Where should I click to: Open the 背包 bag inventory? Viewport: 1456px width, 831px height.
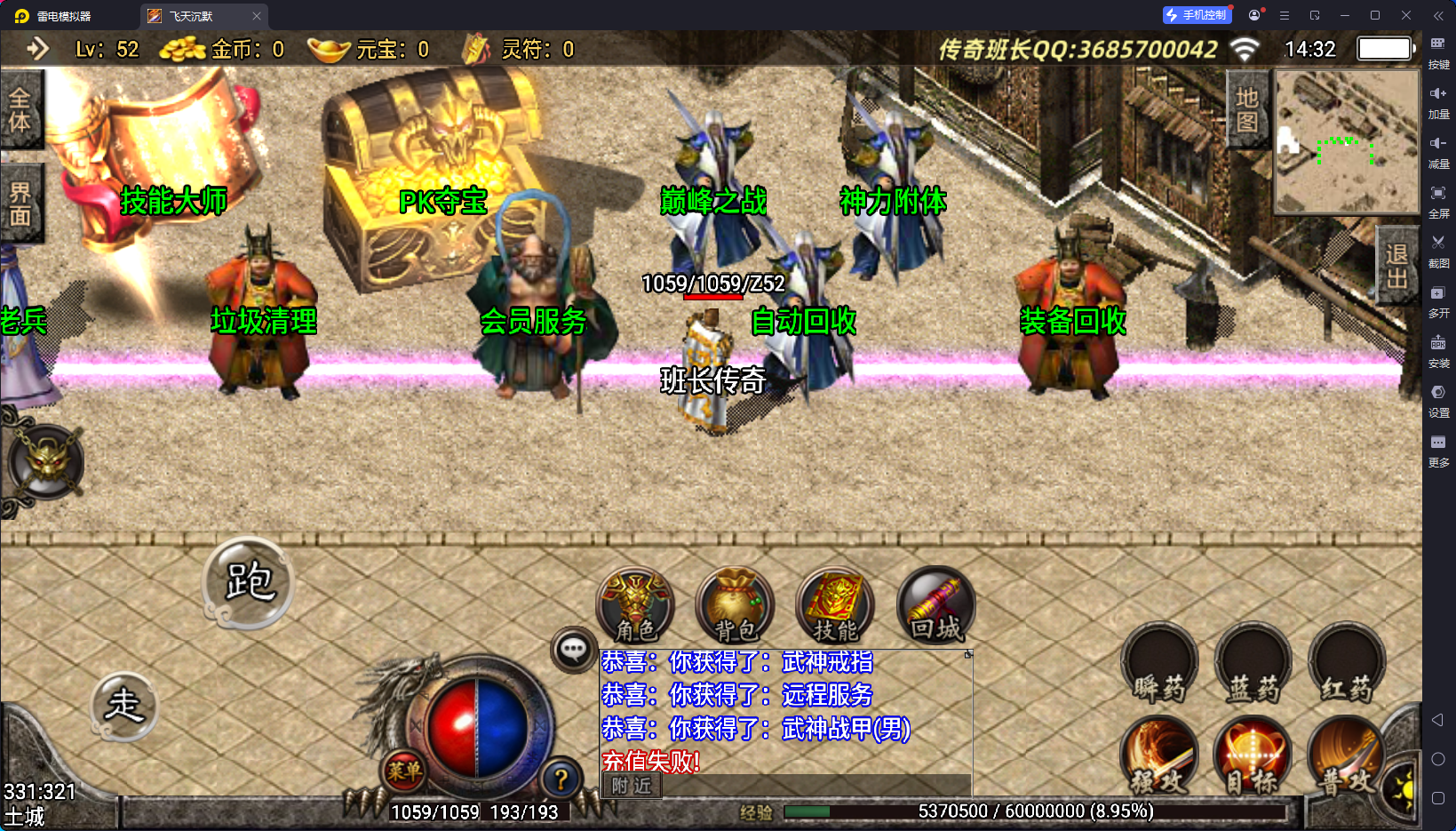(736, 606)
